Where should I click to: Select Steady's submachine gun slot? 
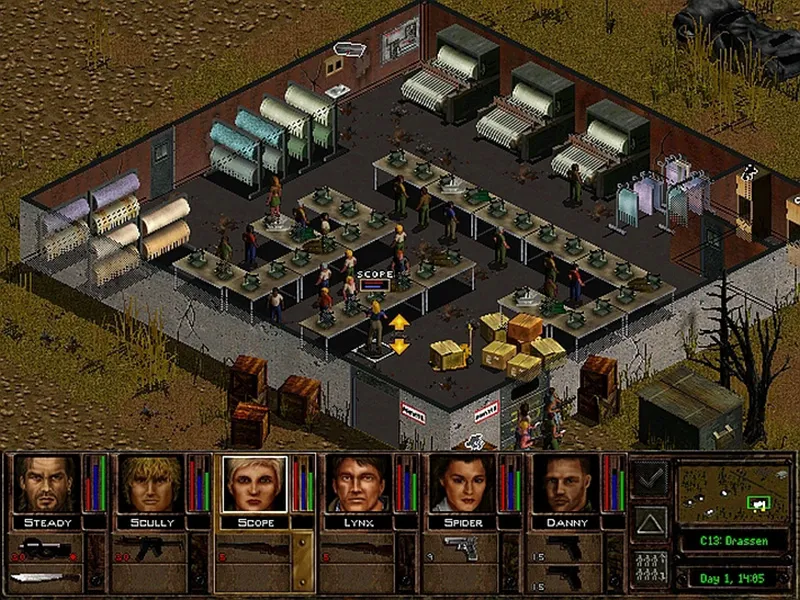coord(46,548)
